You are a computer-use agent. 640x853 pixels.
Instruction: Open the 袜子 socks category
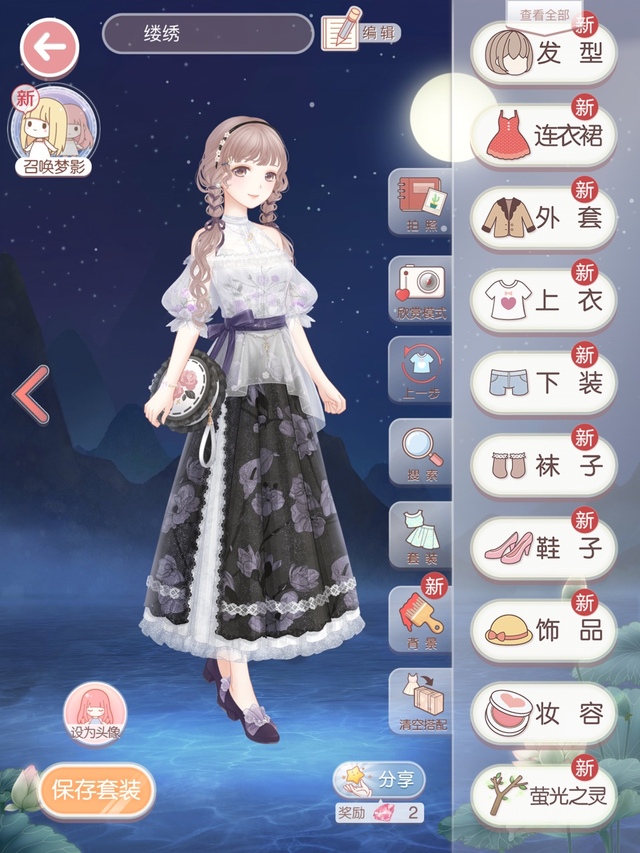pyautogui.click(x=544, y=465)
